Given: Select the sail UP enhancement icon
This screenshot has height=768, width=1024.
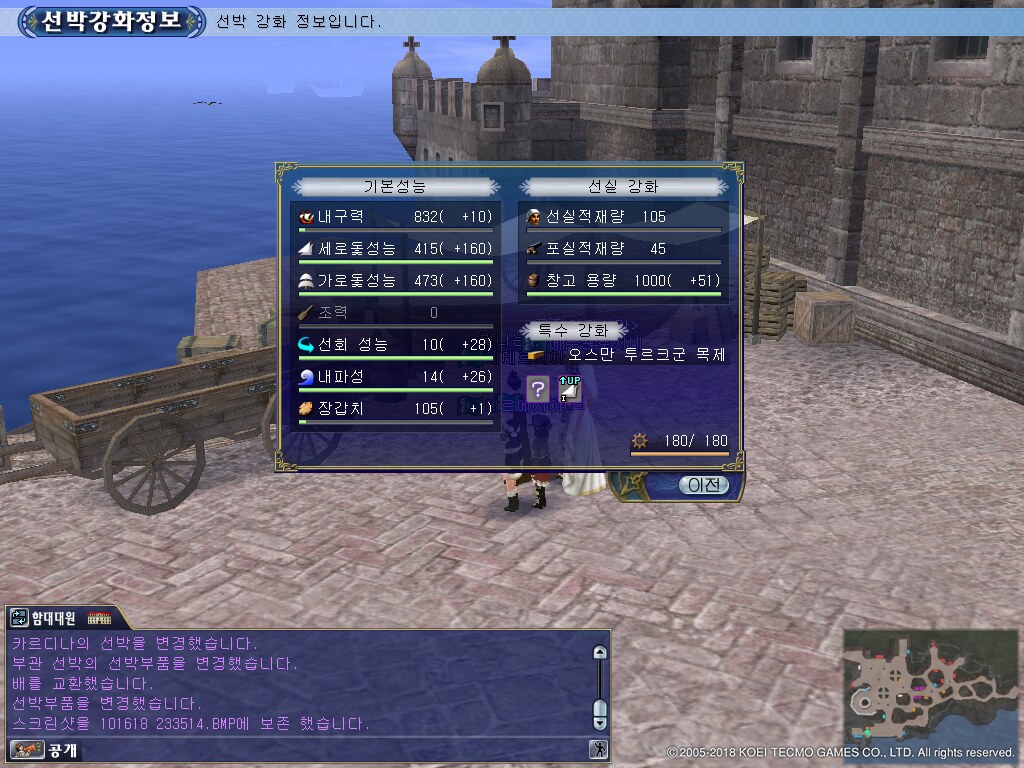Looking at the screenshot, I should pos(569,389).
